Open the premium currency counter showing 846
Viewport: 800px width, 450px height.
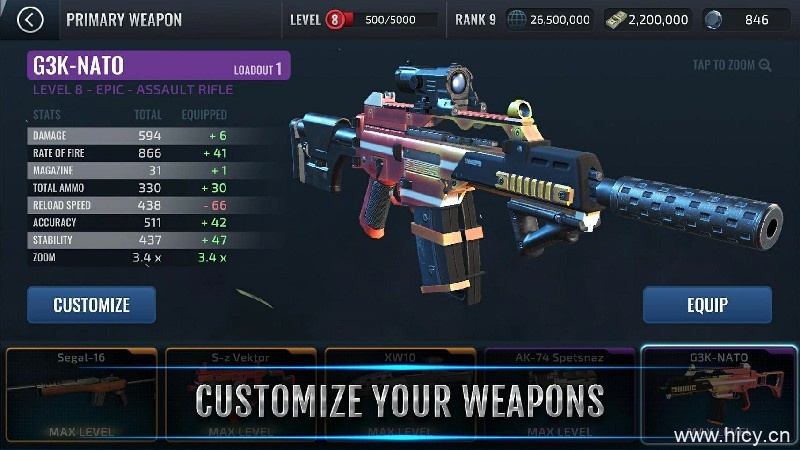[750, 19]
